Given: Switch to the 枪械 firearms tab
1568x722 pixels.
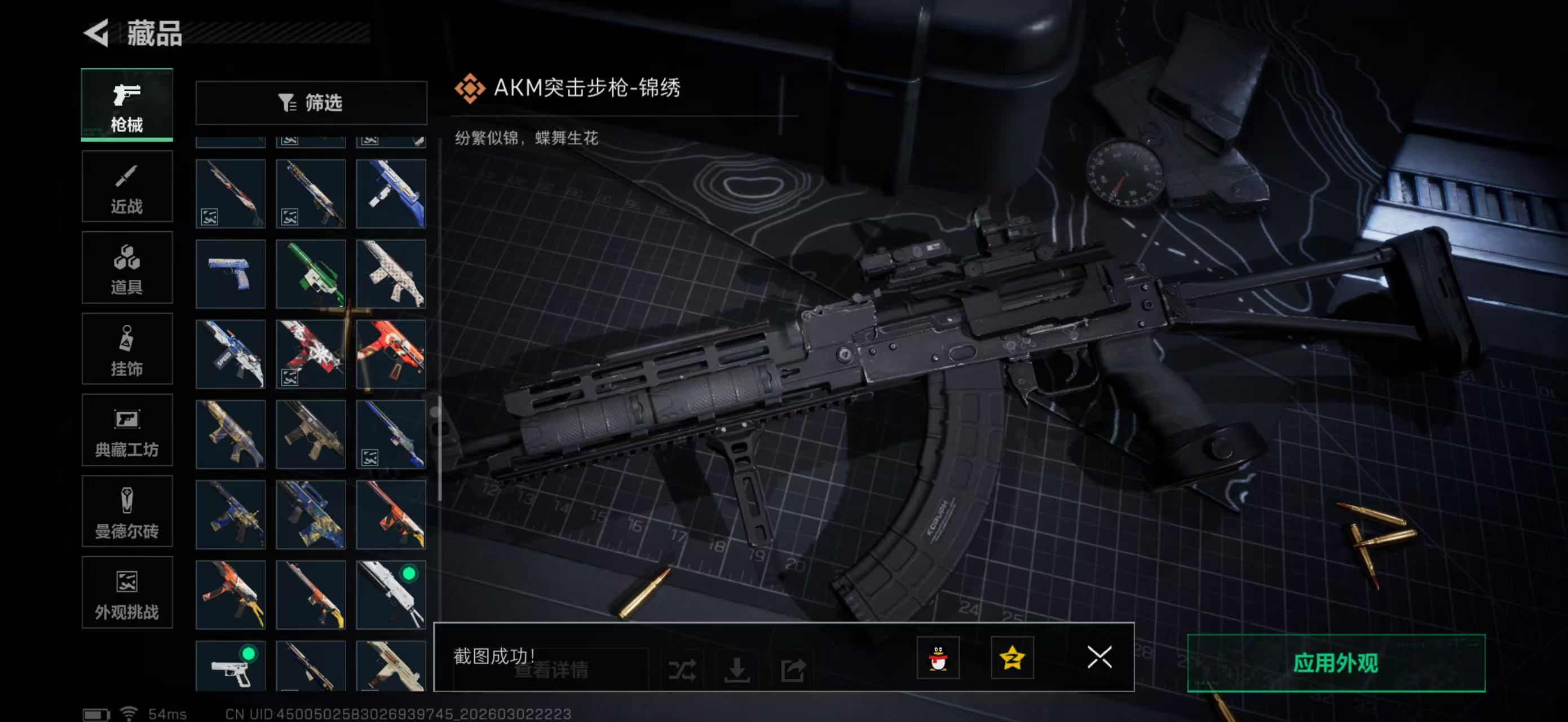Looking at the screenshot, I should tap(127, 105).
